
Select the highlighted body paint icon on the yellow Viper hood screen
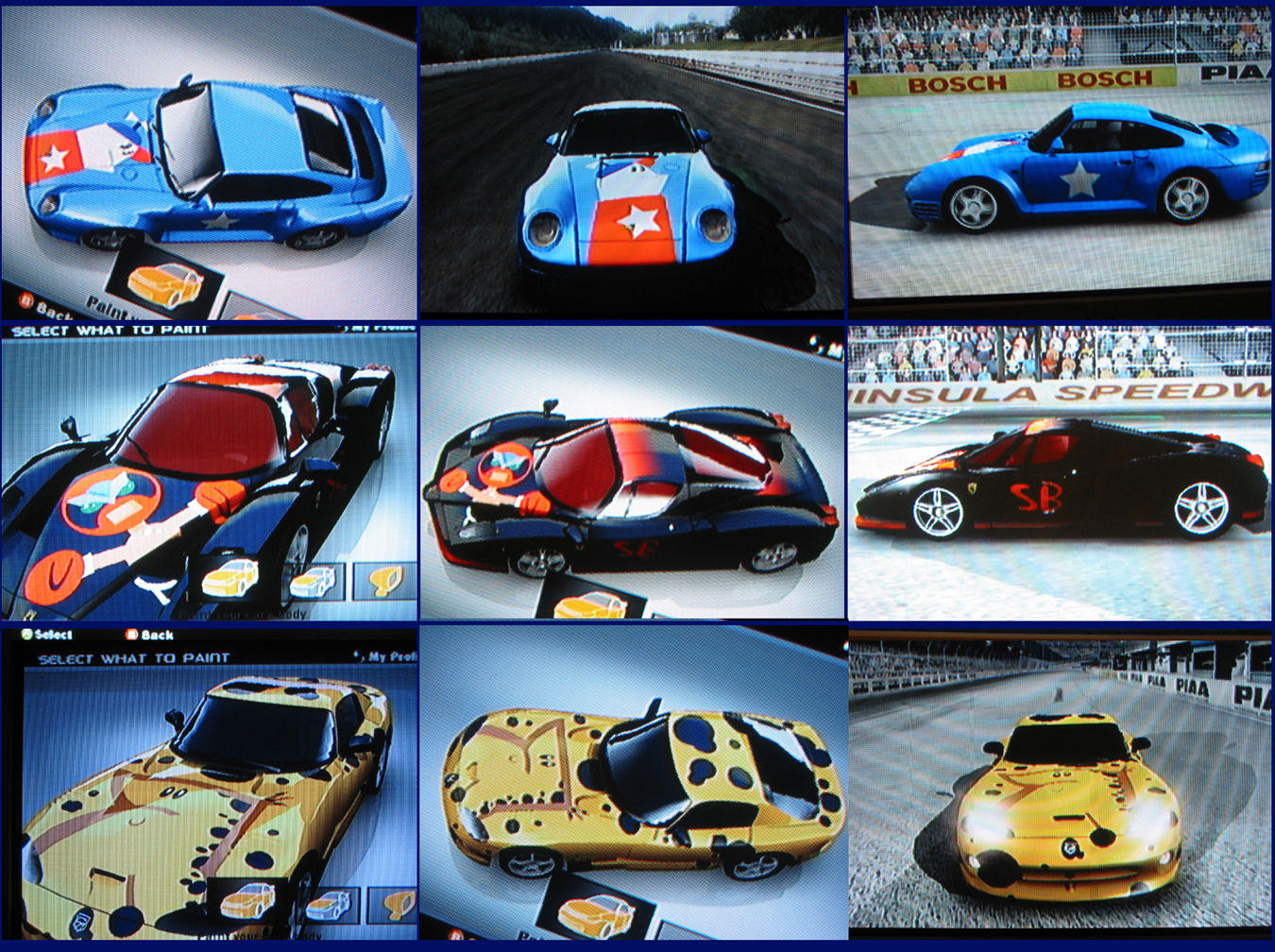click(247, 900)
